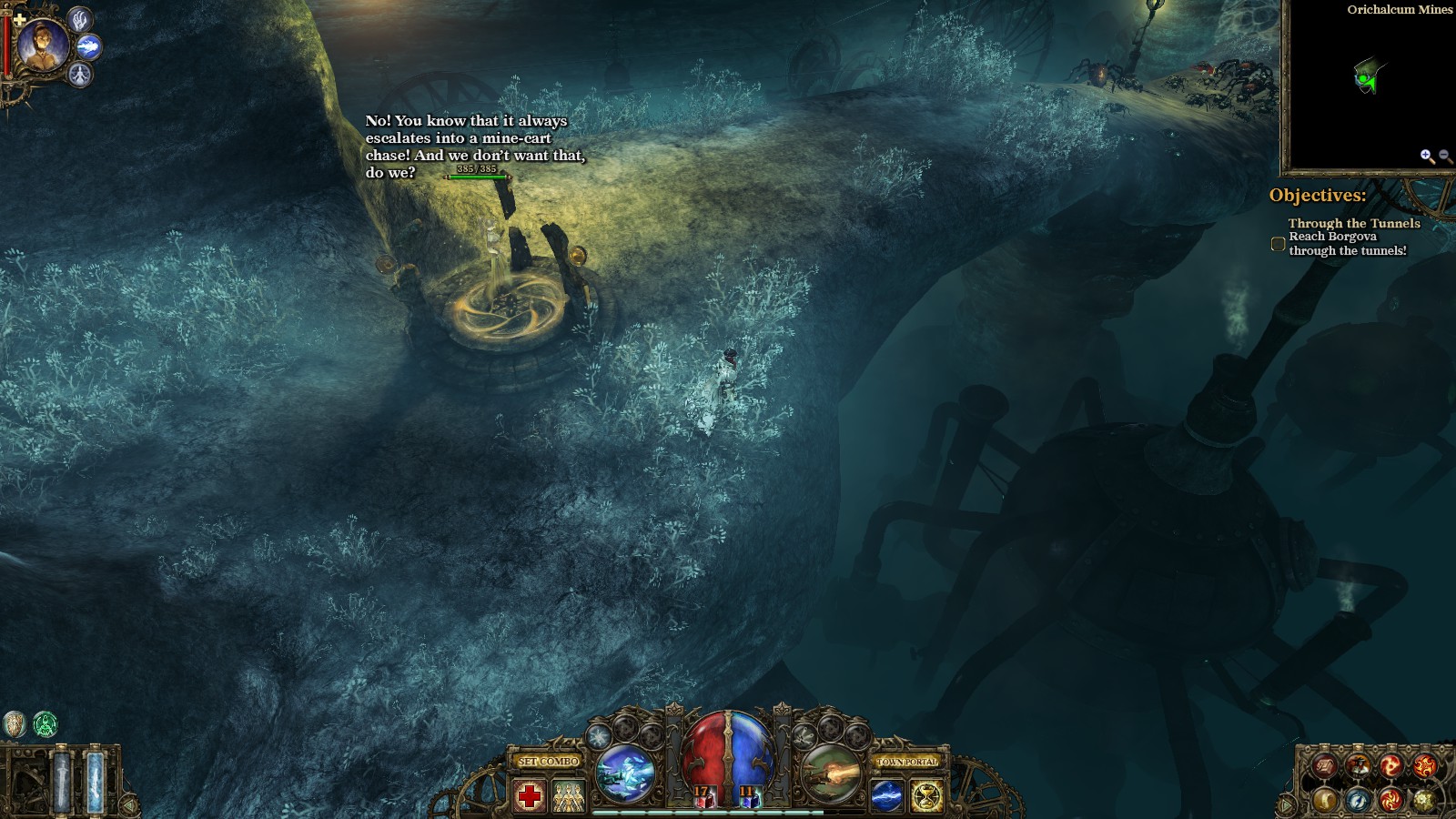The height and width of the screenshot is (819, 1456).
Task: Activate the three golden figures skill
Action: point(569,797)
